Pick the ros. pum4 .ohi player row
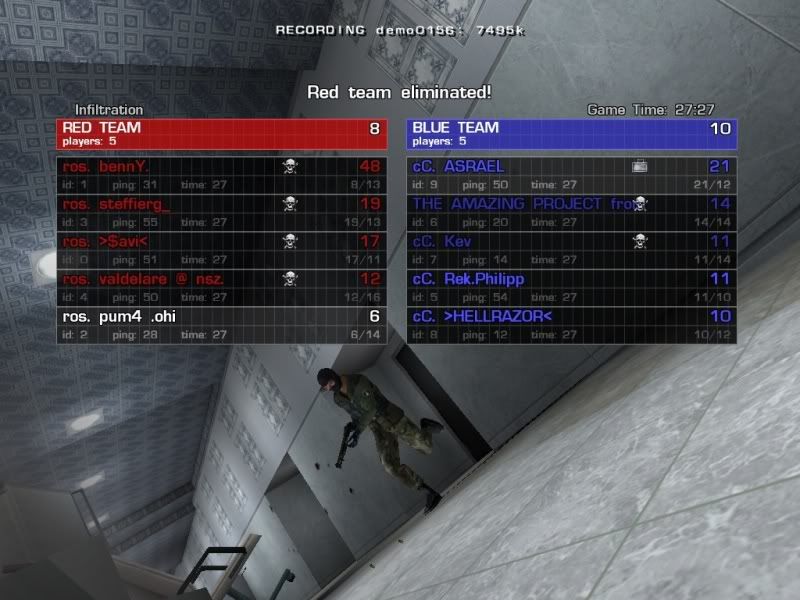800x600 pixels. point(220,325)
